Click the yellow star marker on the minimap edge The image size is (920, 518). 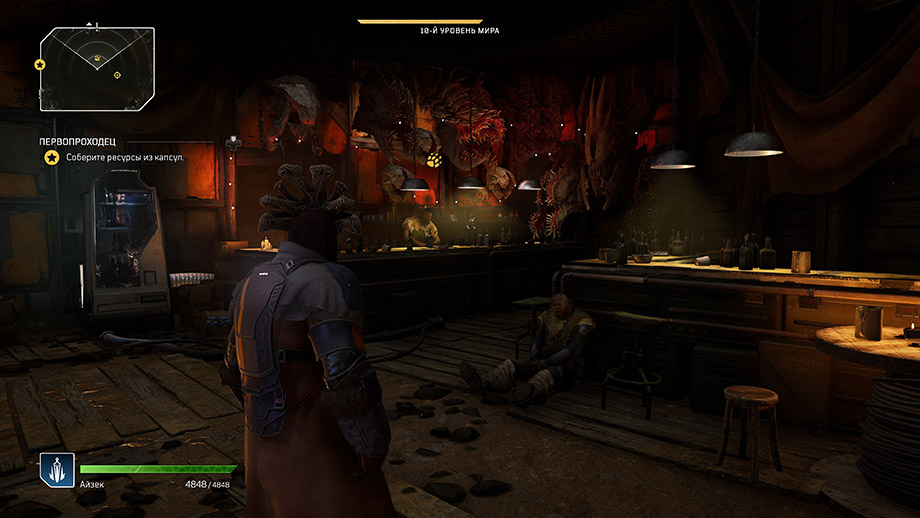point(40,64)
